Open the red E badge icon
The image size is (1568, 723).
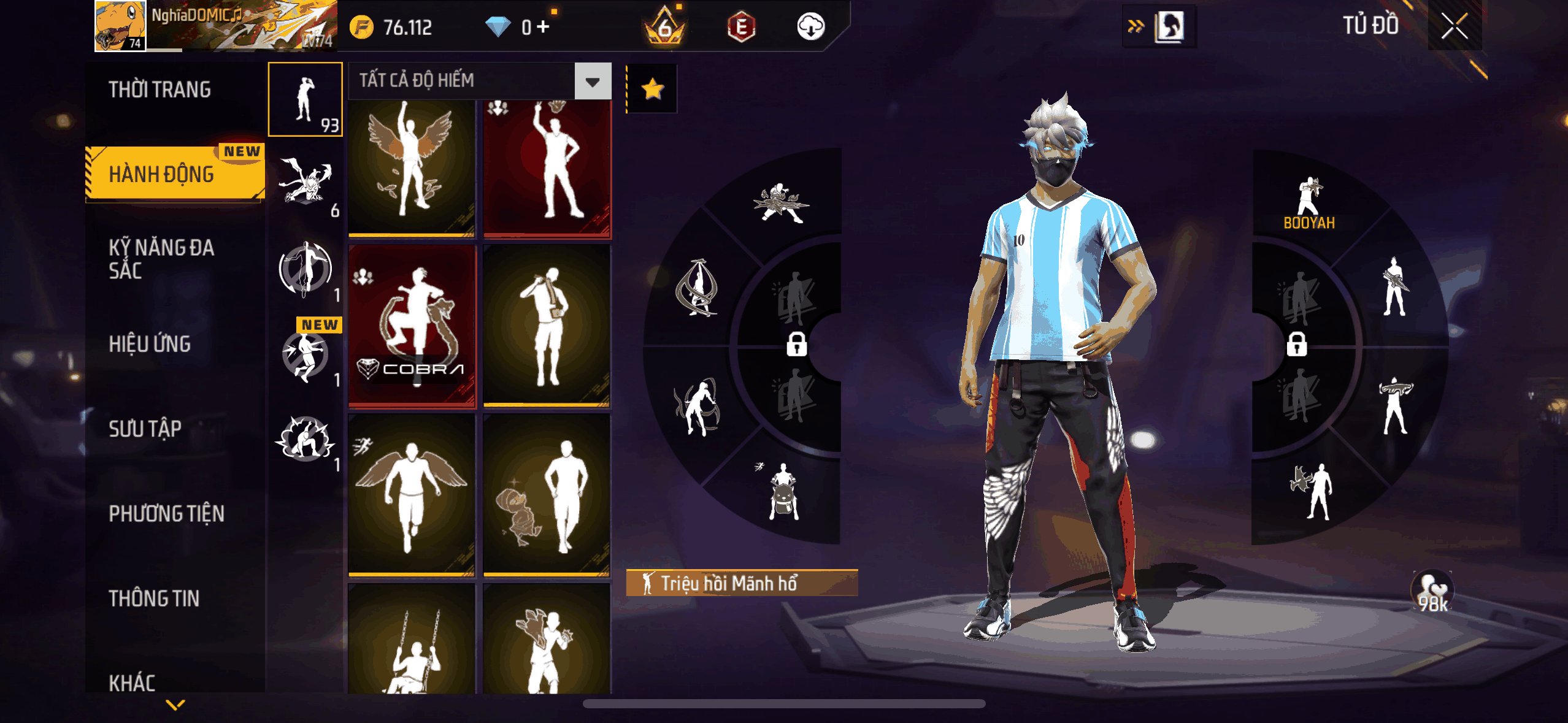point(741,26)
